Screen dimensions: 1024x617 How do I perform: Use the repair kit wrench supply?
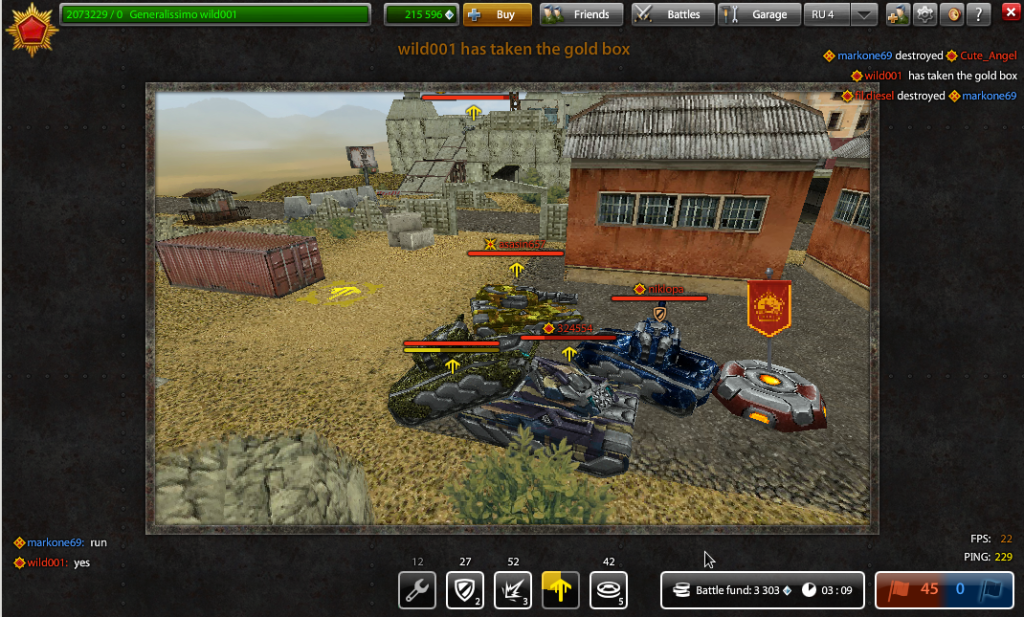(417, 589)
